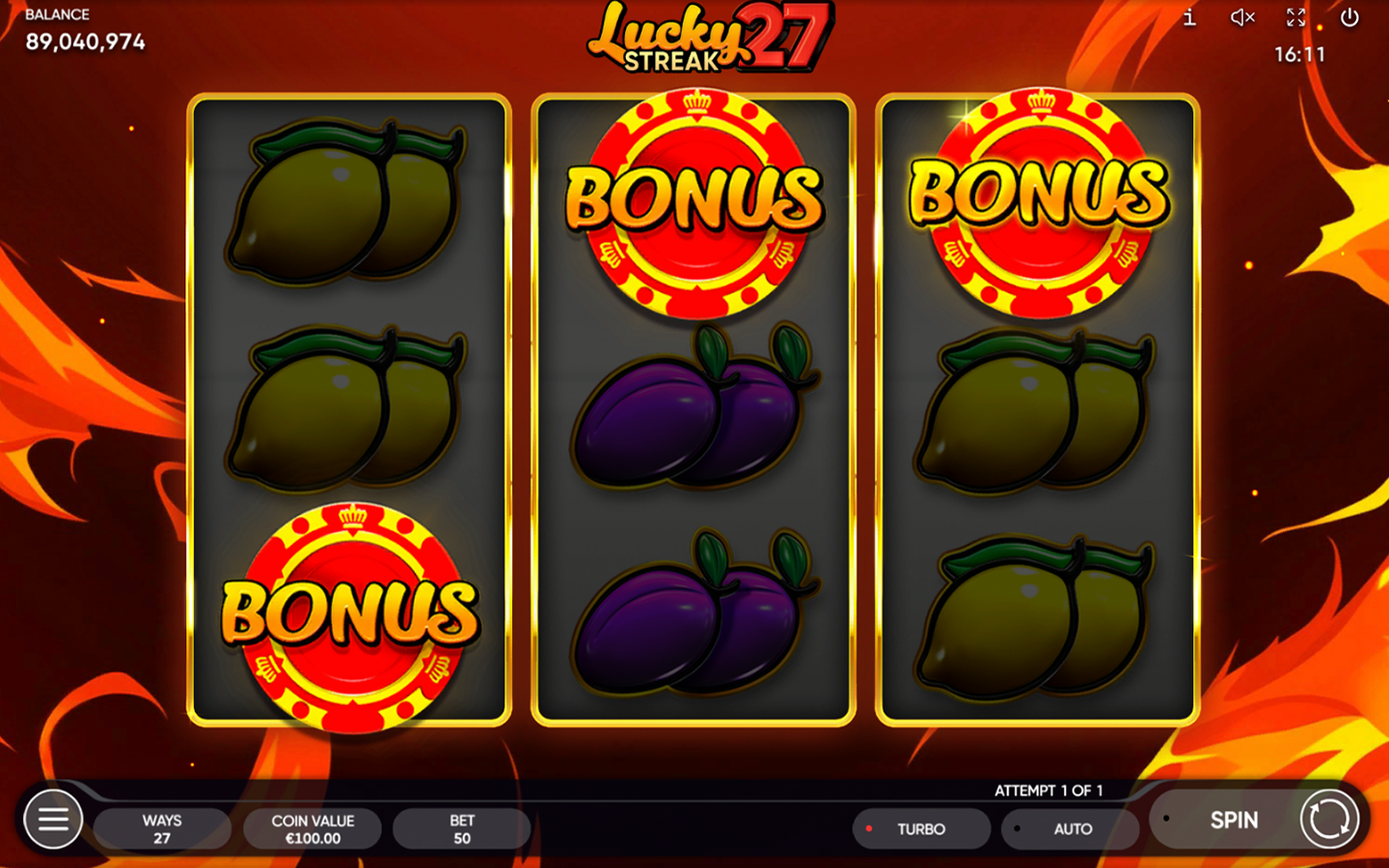Enable Turbo mode
Screen dimensions: 1389x868
921,828
